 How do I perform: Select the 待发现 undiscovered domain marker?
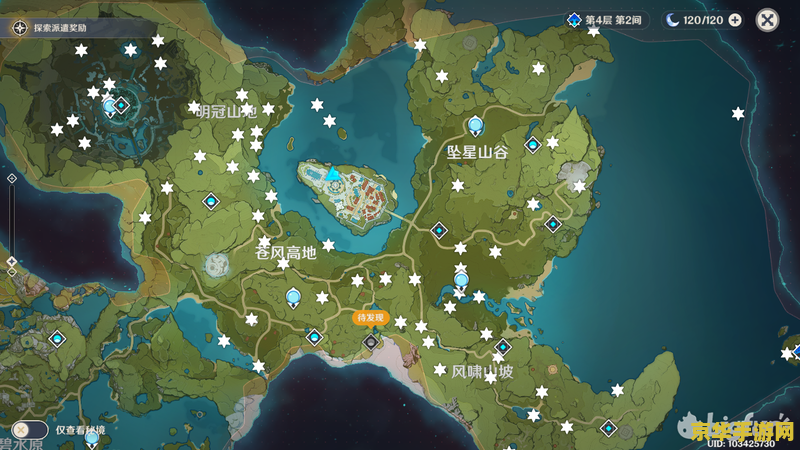click(371, 342)
